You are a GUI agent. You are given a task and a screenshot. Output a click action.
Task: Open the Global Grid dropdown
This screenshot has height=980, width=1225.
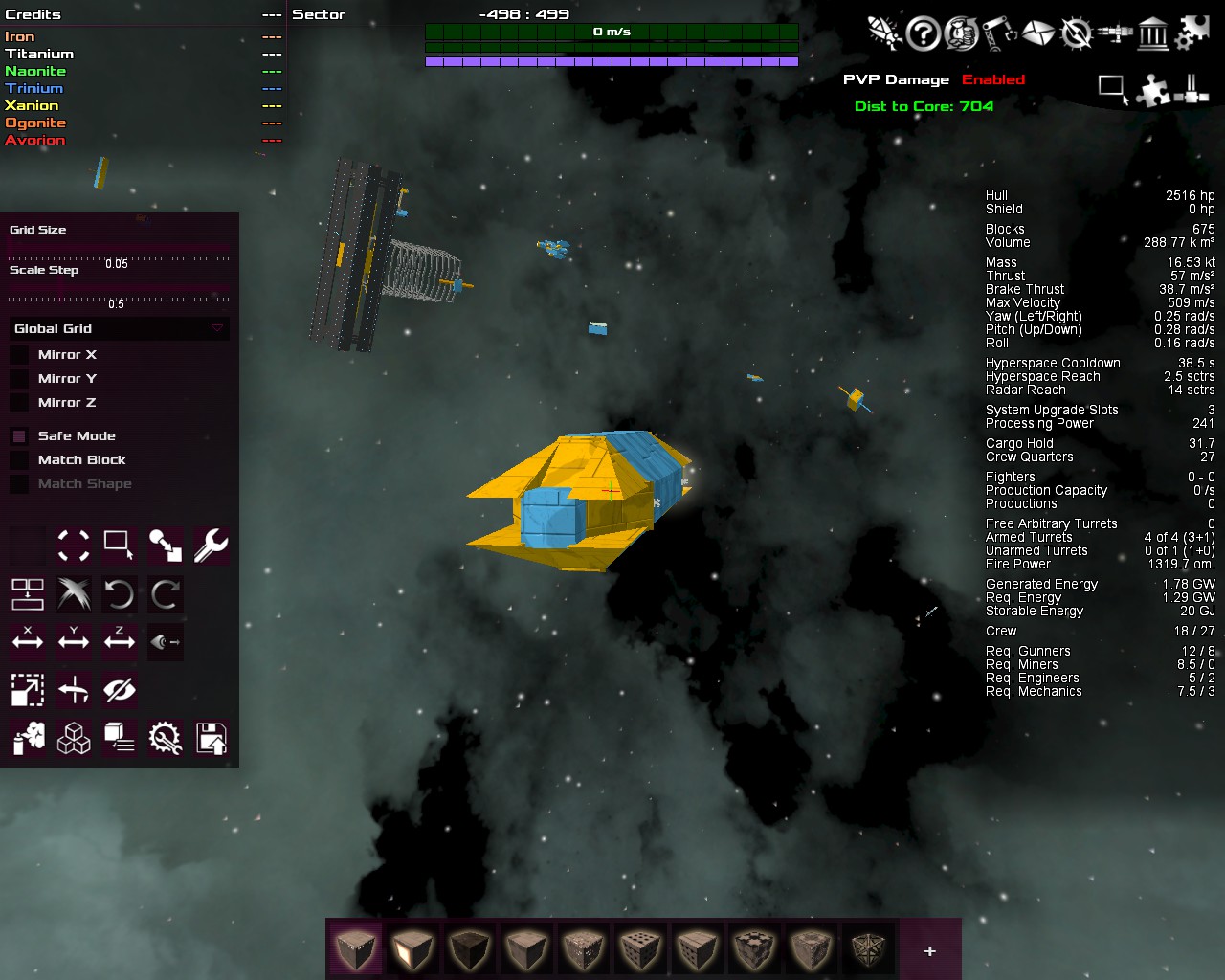click(120, 328)
